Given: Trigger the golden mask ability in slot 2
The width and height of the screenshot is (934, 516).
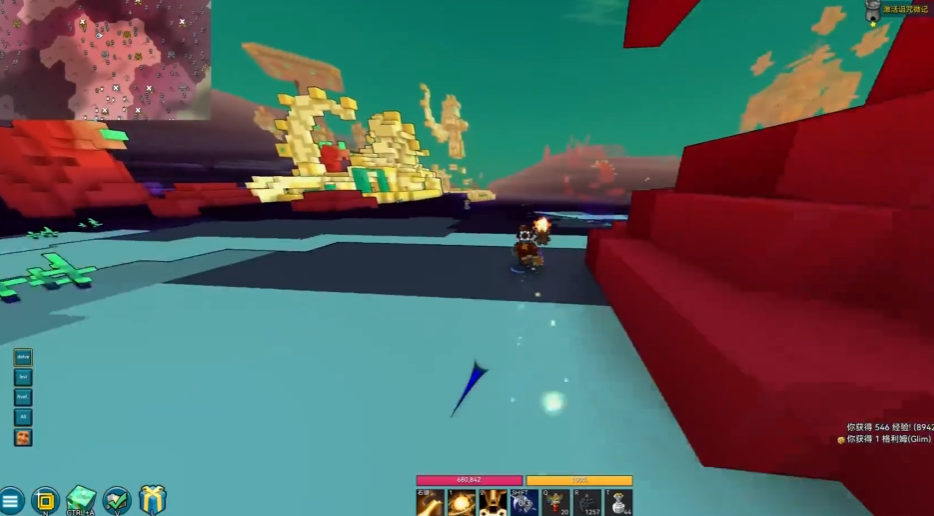Looking at the screenshot, I should (x=493, y=502).
